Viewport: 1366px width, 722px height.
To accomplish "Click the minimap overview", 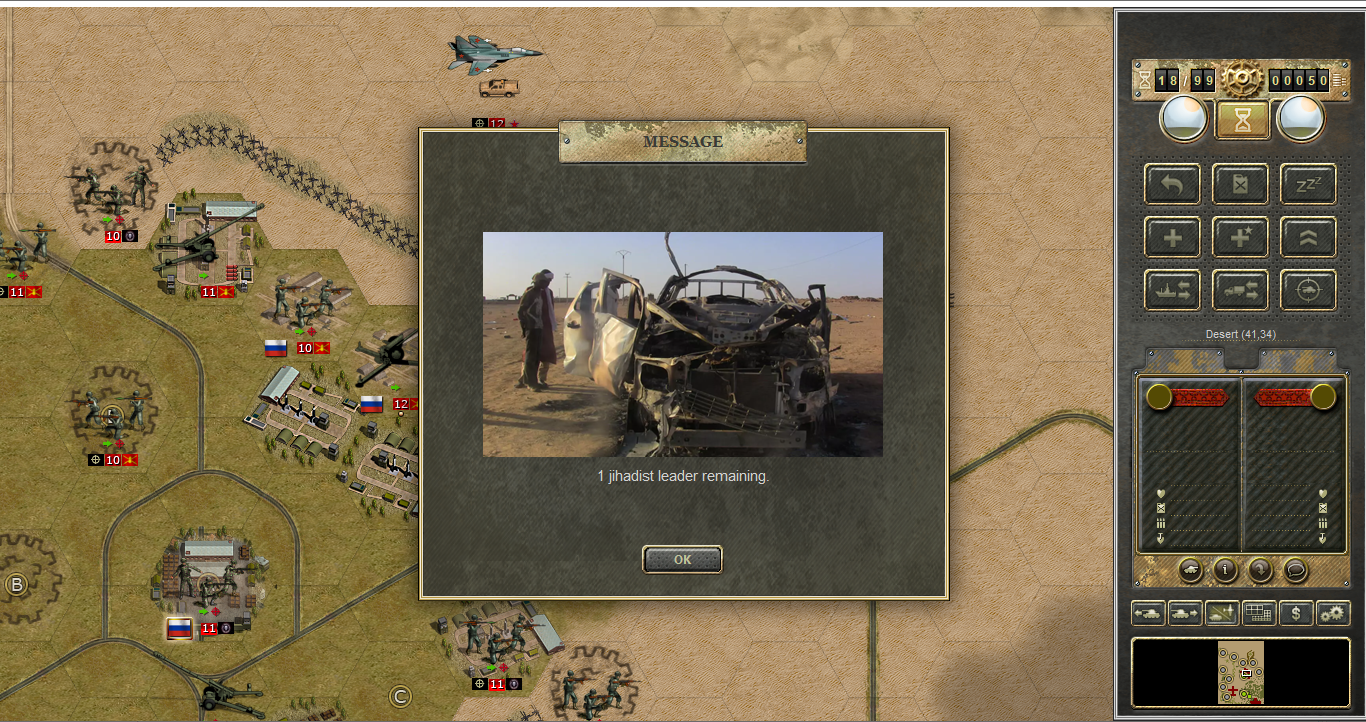I will coord(1241,672).
